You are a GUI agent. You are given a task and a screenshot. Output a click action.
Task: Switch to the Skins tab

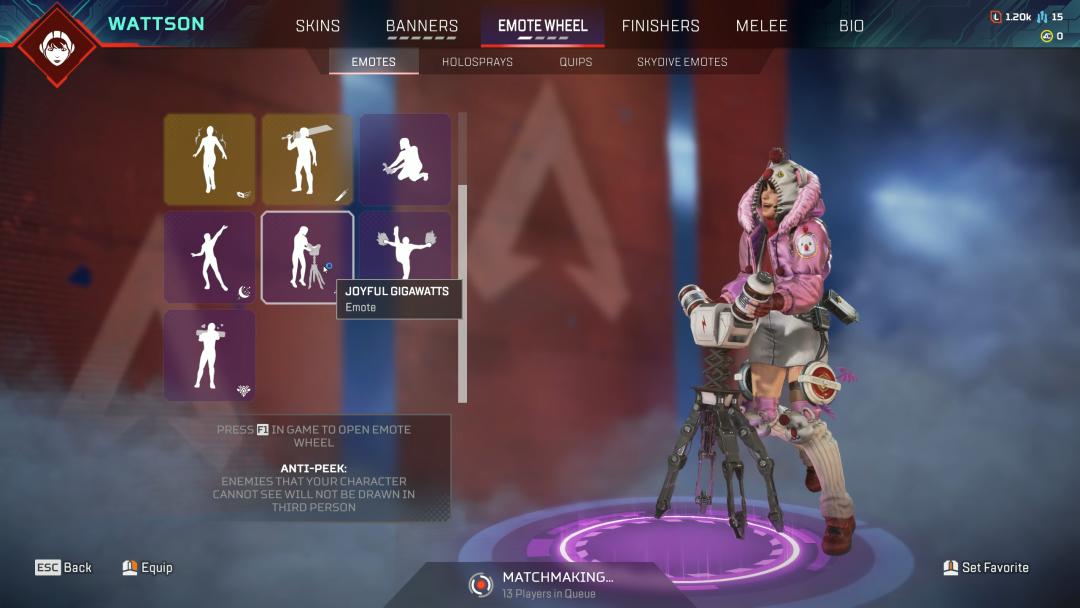pyautogui.click(x=318, y=26)
